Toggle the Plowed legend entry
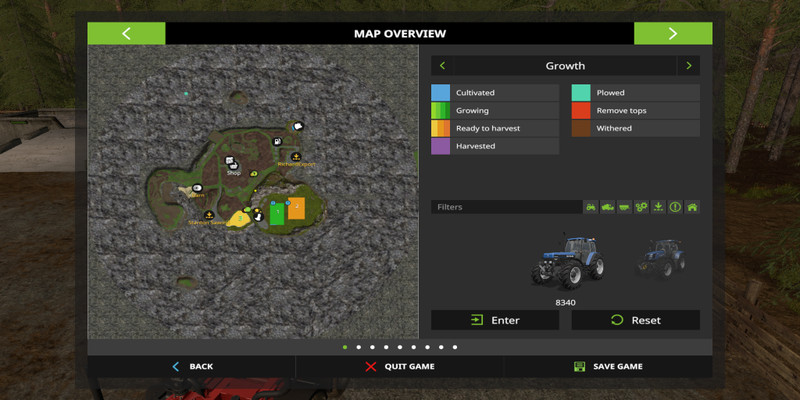The height and width of the screenshot is (400, 800). (635, 93)
